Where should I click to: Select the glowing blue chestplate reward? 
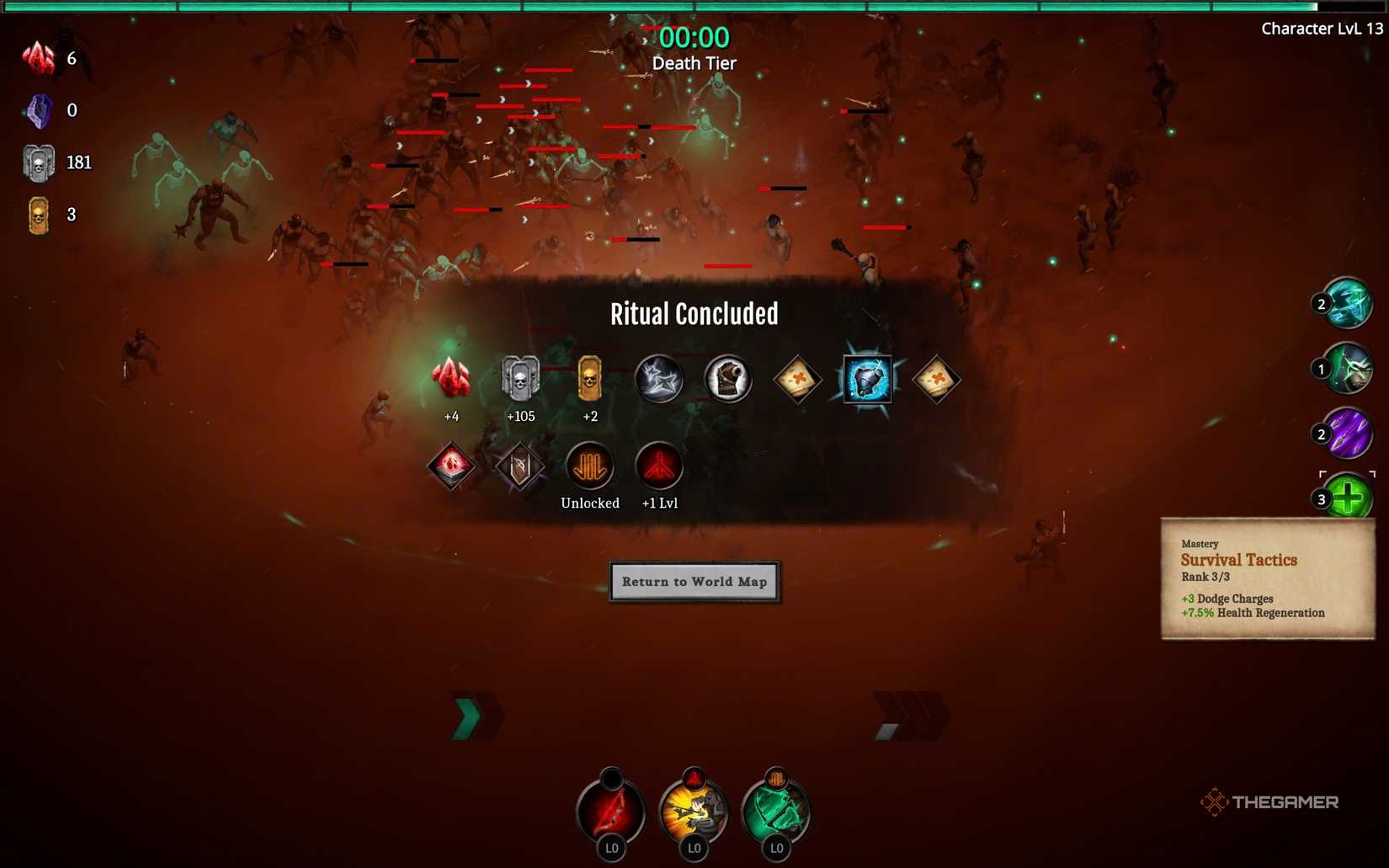[867, 379]
